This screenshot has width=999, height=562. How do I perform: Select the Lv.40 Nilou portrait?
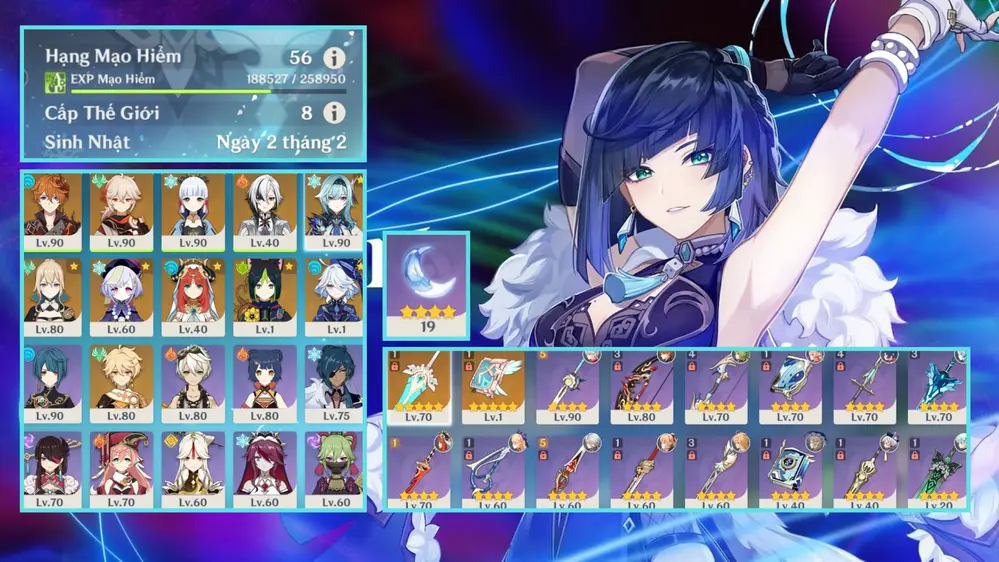coord(193,297)
